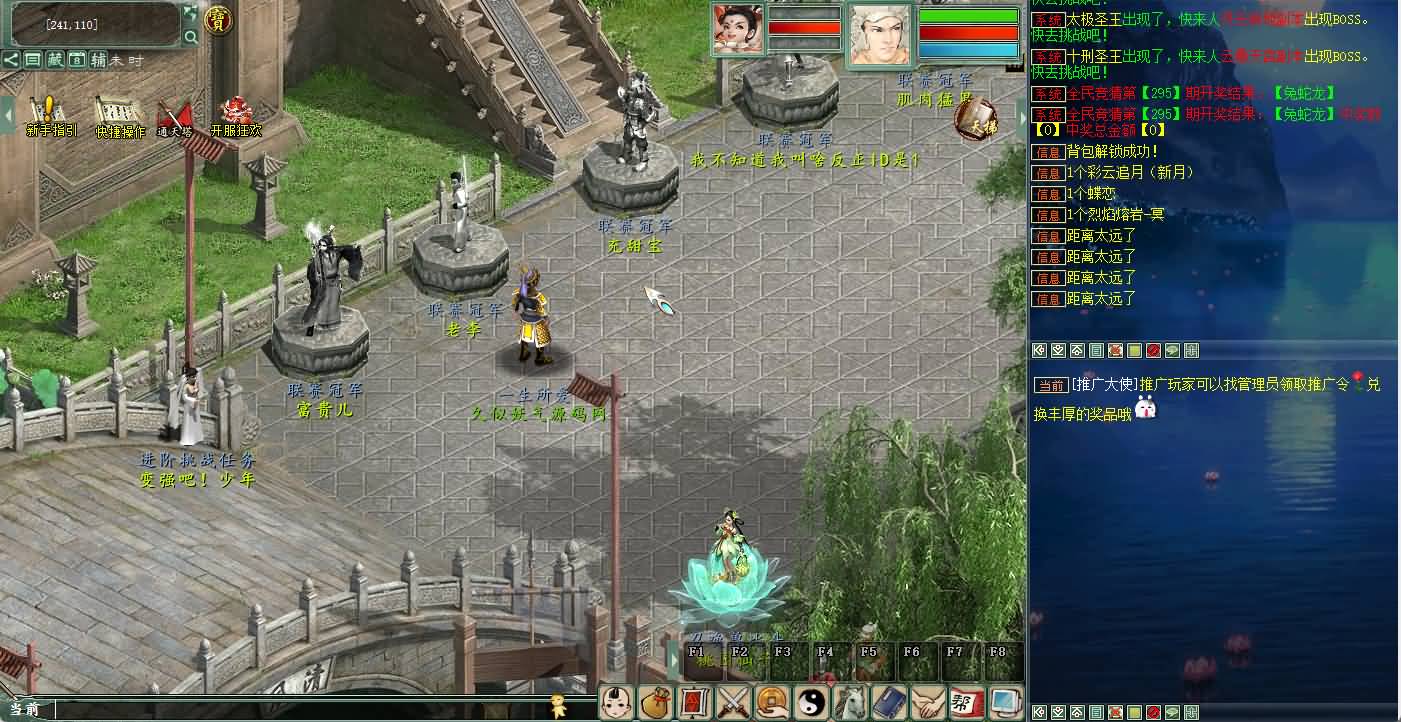Open the bag with the pouch icon

point(654,701)
